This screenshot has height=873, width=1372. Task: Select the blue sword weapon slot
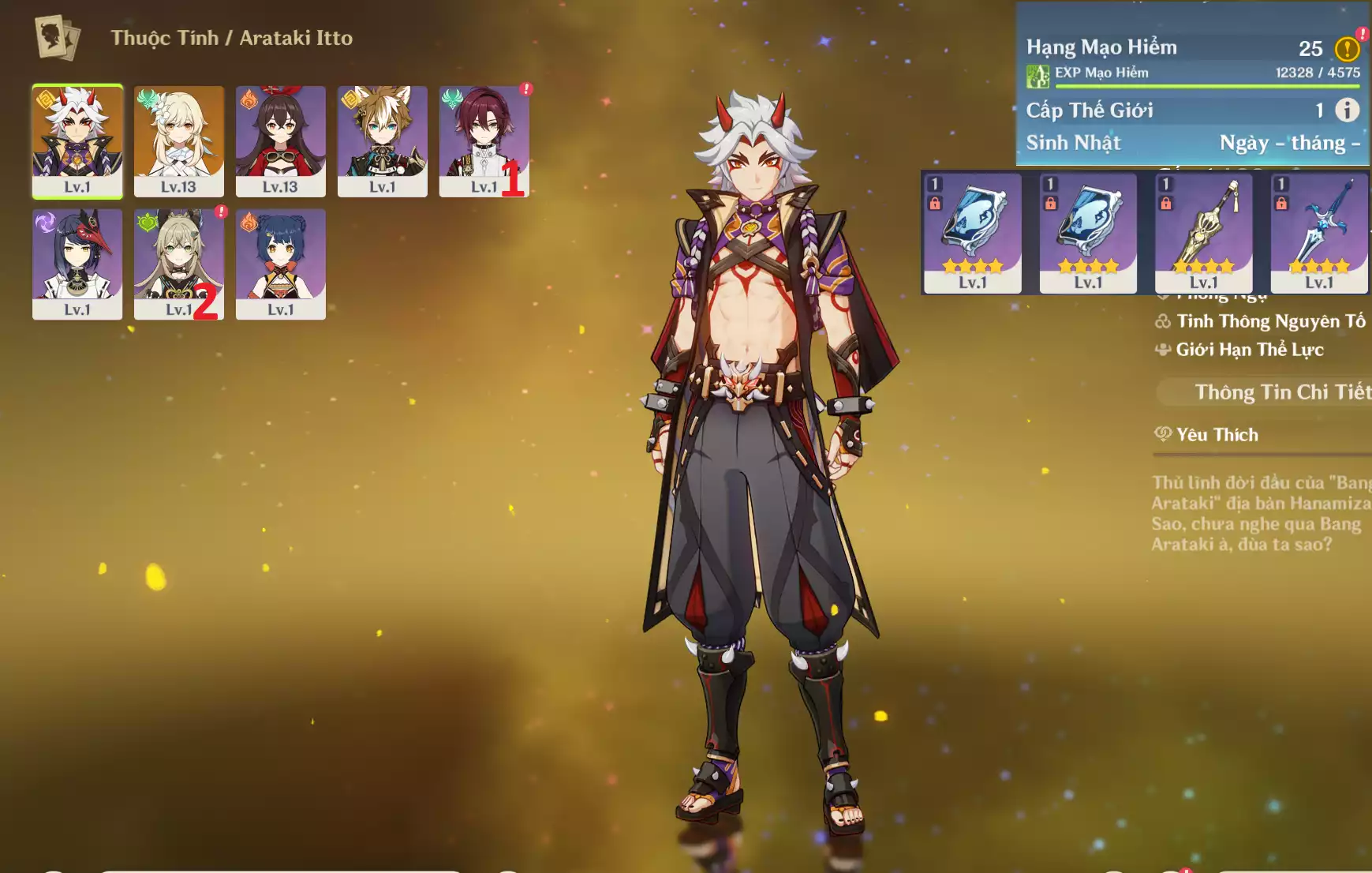(x=1318, y=233)
